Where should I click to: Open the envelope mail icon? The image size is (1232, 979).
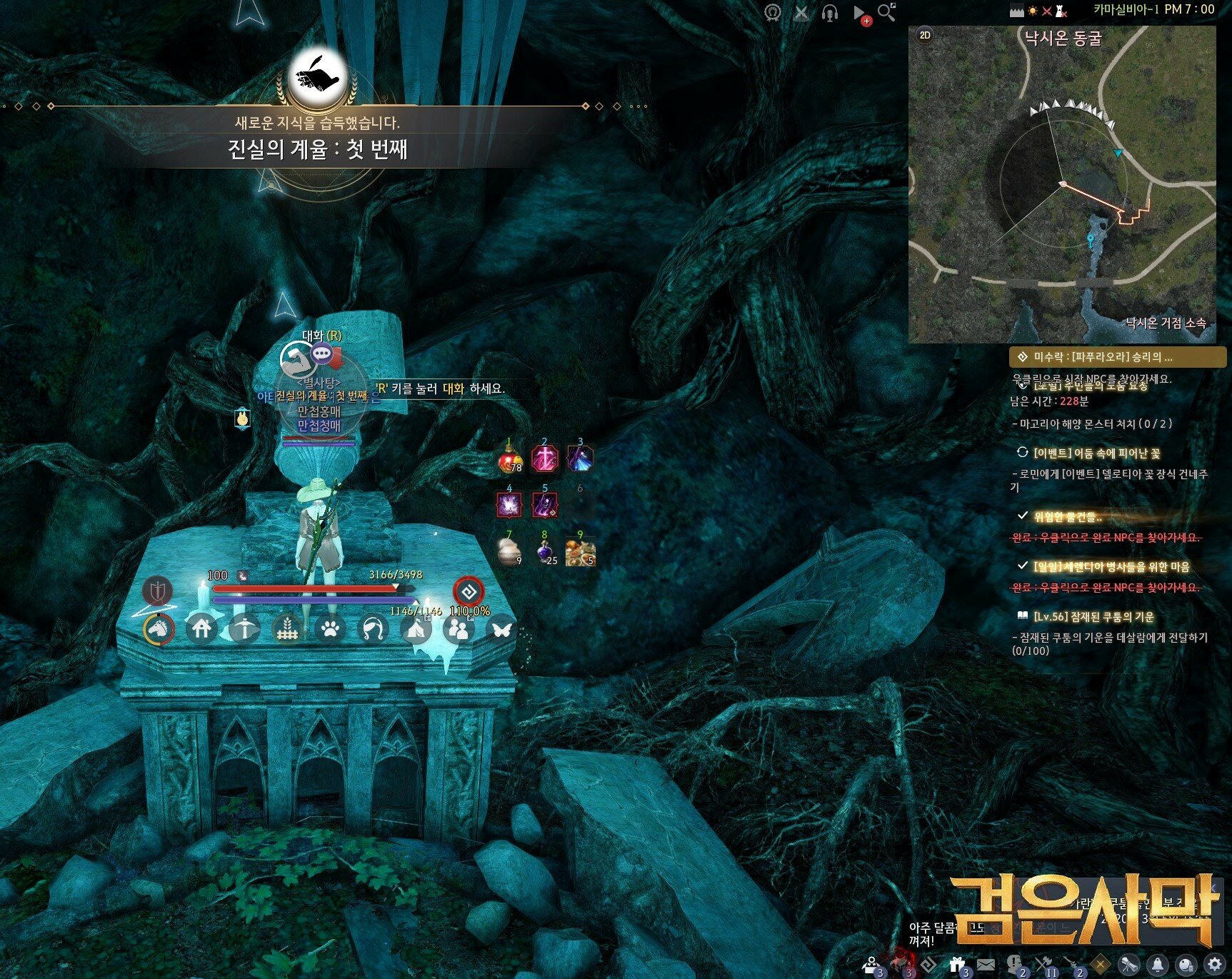[x=986, y=965]
